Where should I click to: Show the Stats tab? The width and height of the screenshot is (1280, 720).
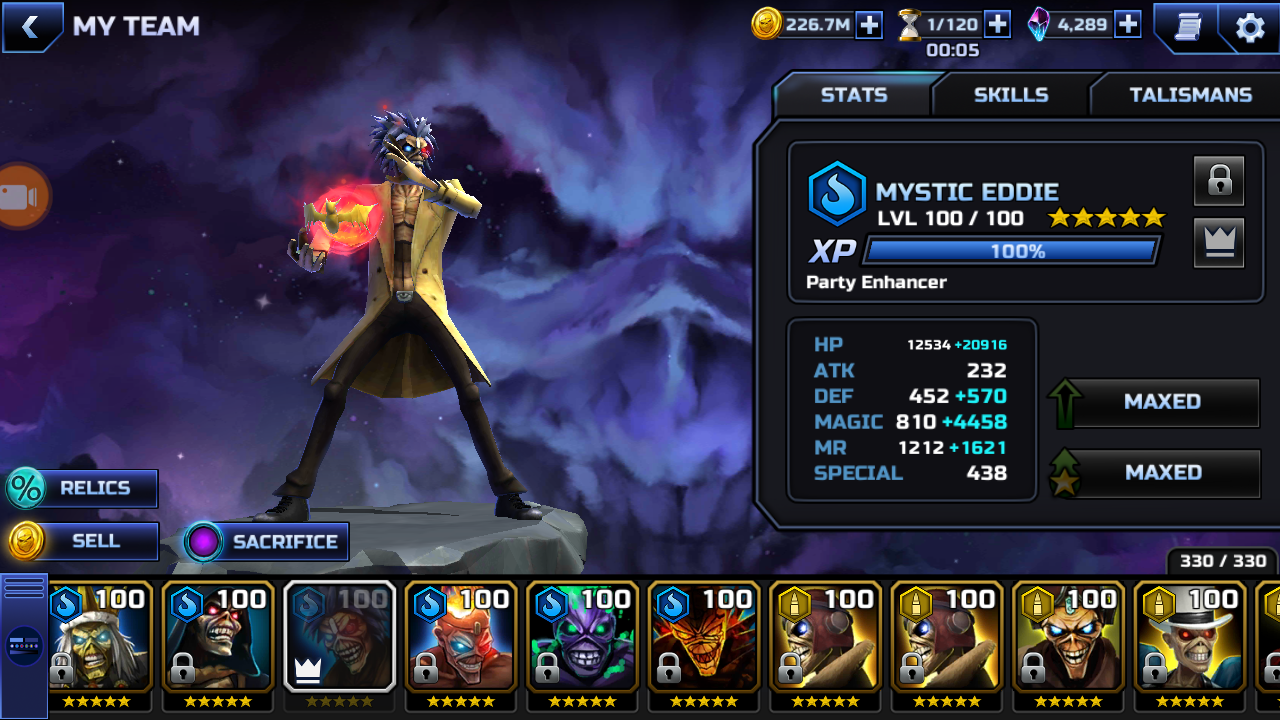tap(853, 95)
